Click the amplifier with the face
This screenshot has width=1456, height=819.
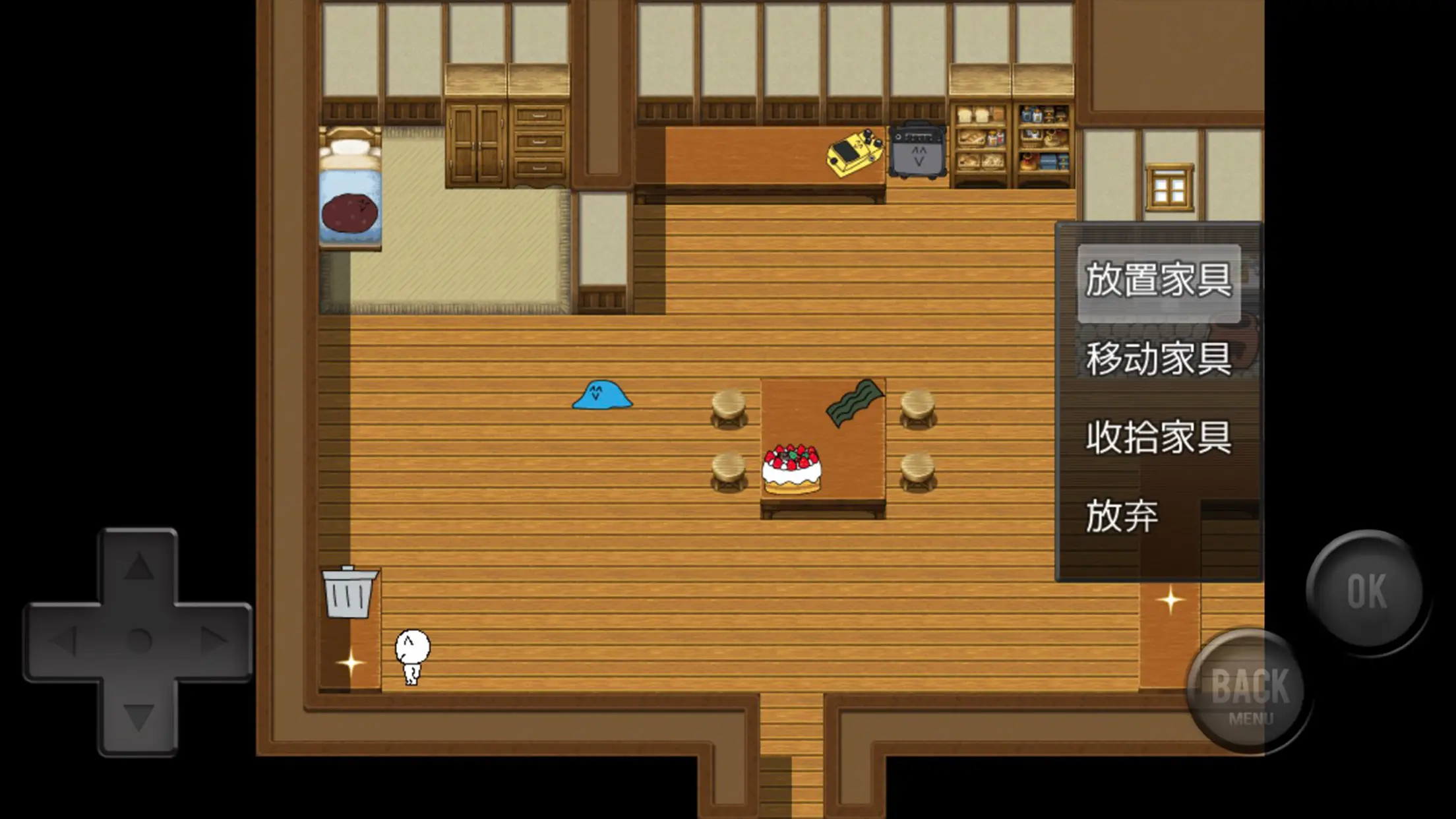point(917,152)
